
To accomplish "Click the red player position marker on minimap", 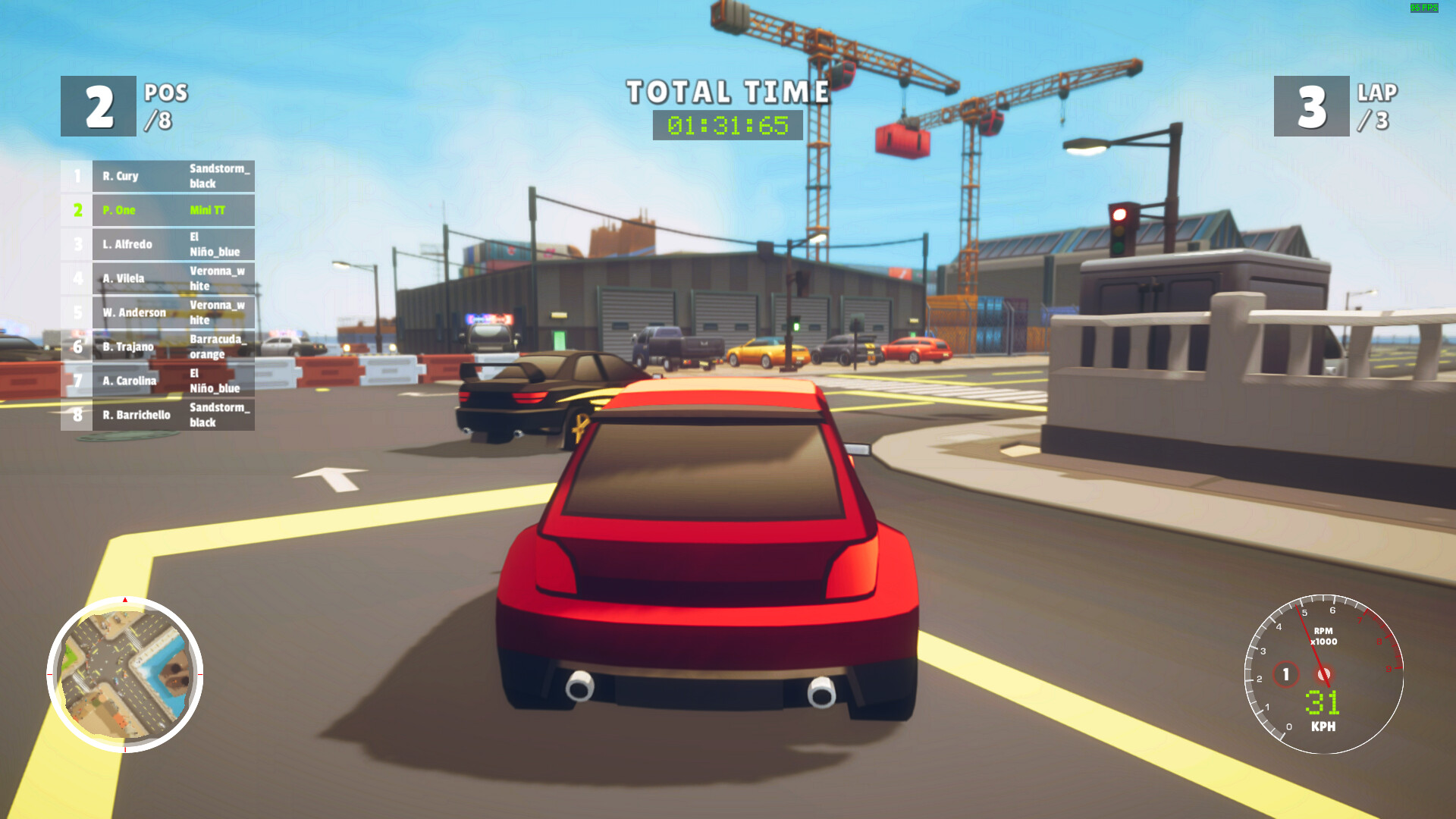I will pos(123,600).
